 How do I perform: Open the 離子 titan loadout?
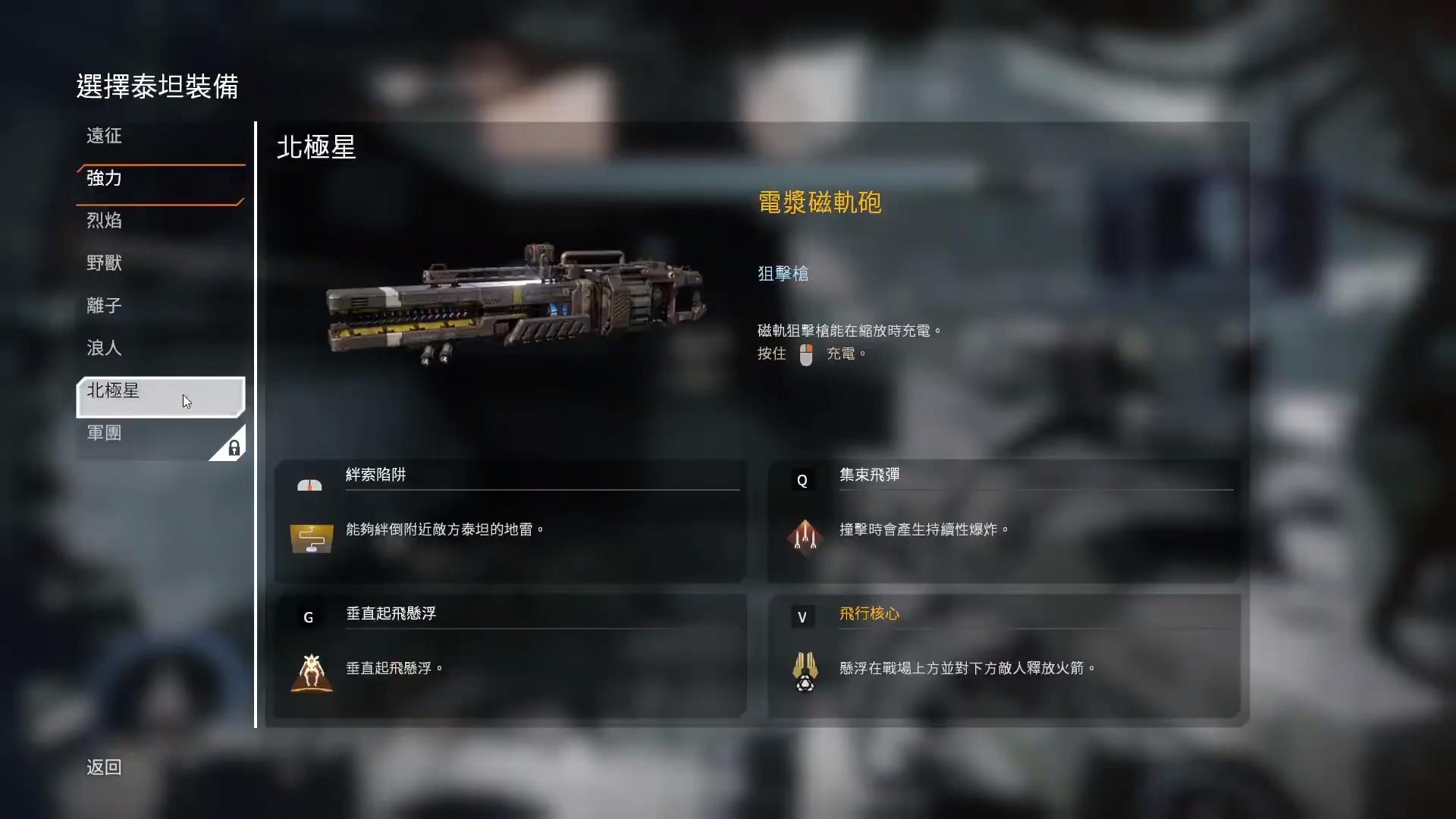(x=104, y=305)
